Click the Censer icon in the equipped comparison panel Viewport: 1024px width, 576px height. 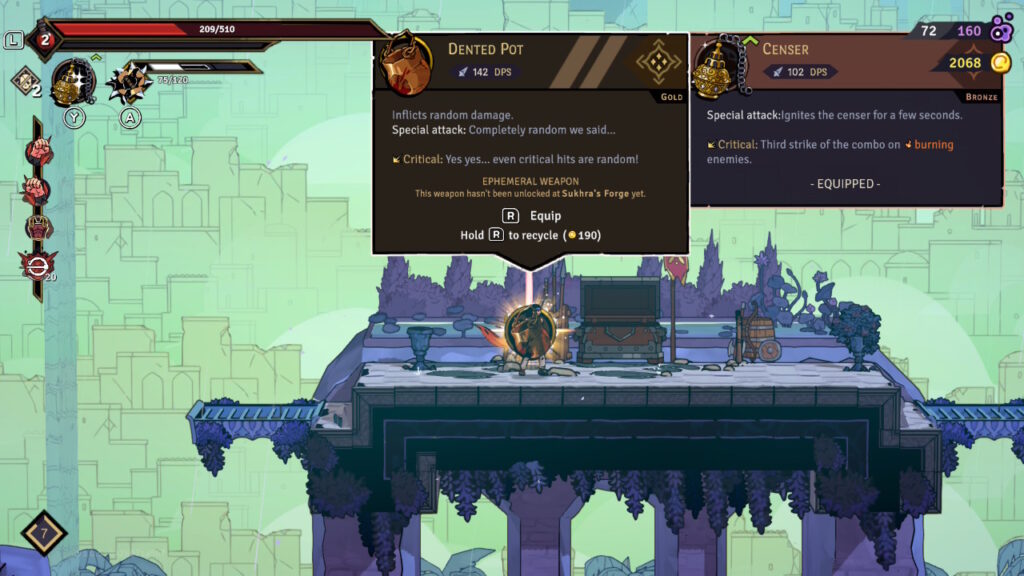pyautogui.click(x=716, y=66)
